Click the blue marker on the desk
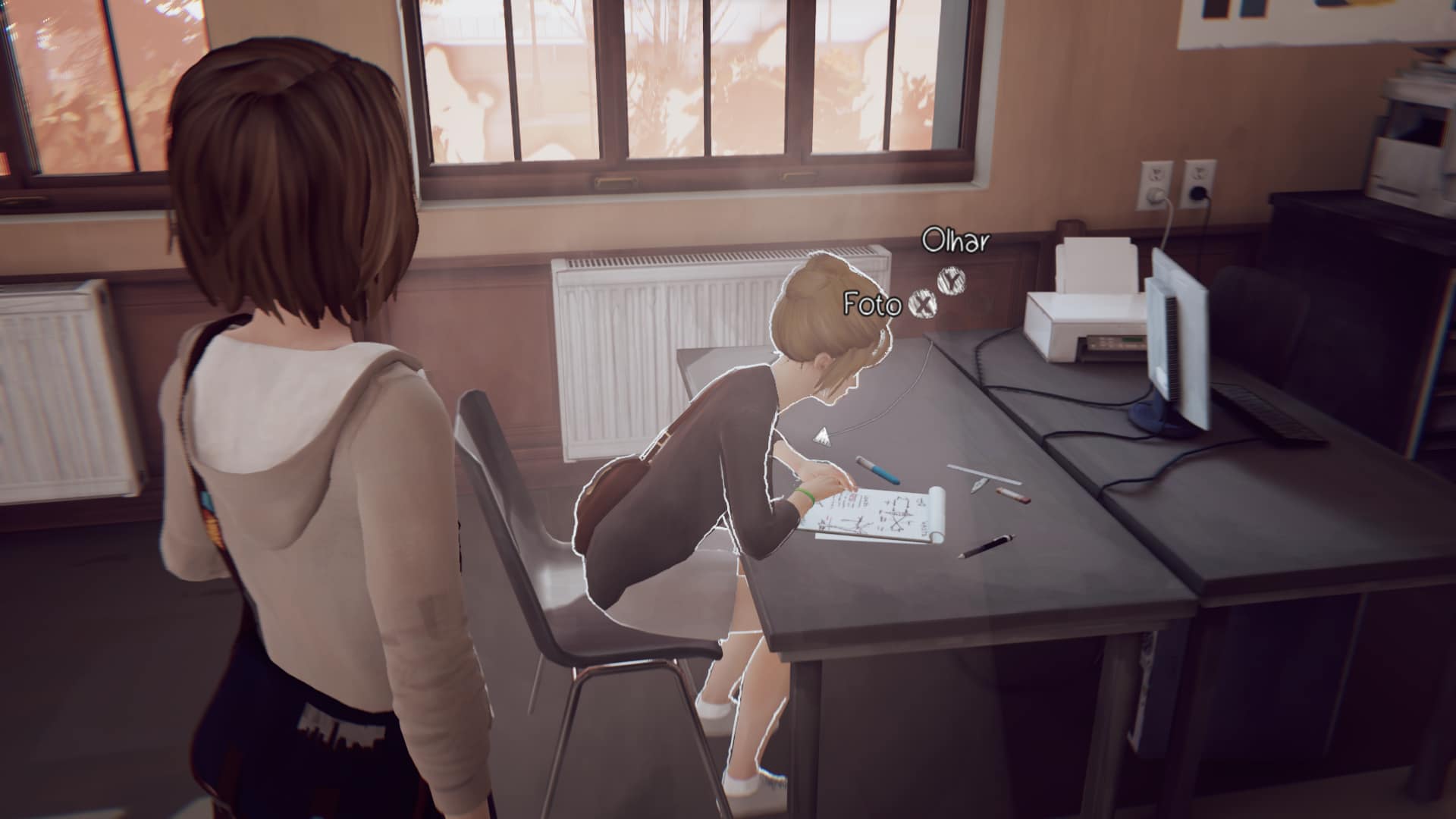 pyautogui.click(x=877, y=470)
